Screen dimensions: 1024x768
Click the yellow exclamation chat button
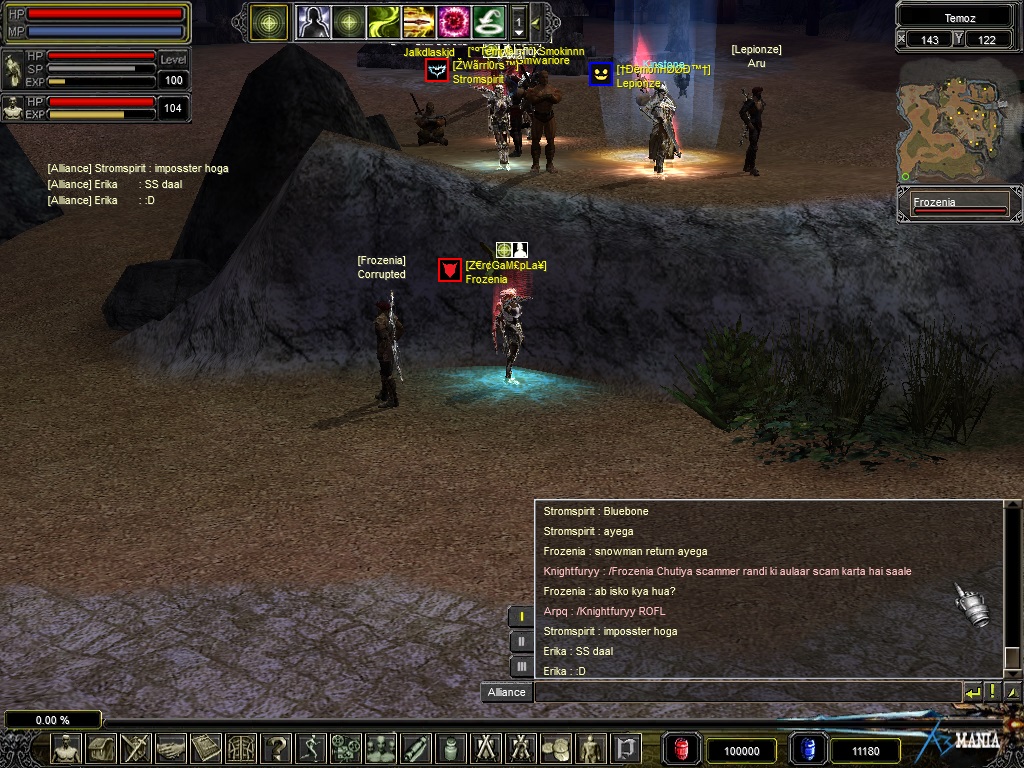coord(993,692)
